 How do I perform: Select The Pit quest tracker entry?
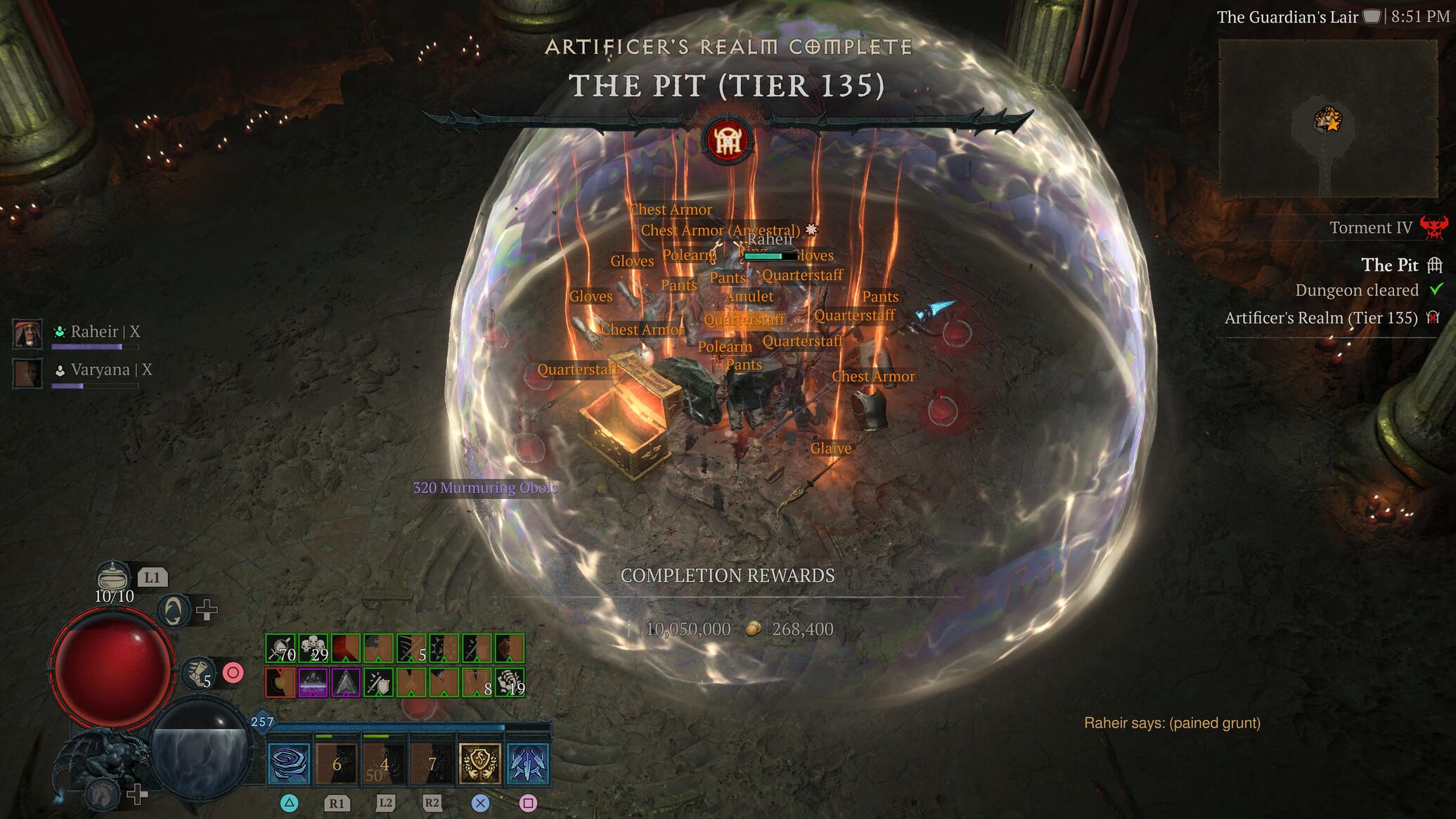coord(1389,265)
